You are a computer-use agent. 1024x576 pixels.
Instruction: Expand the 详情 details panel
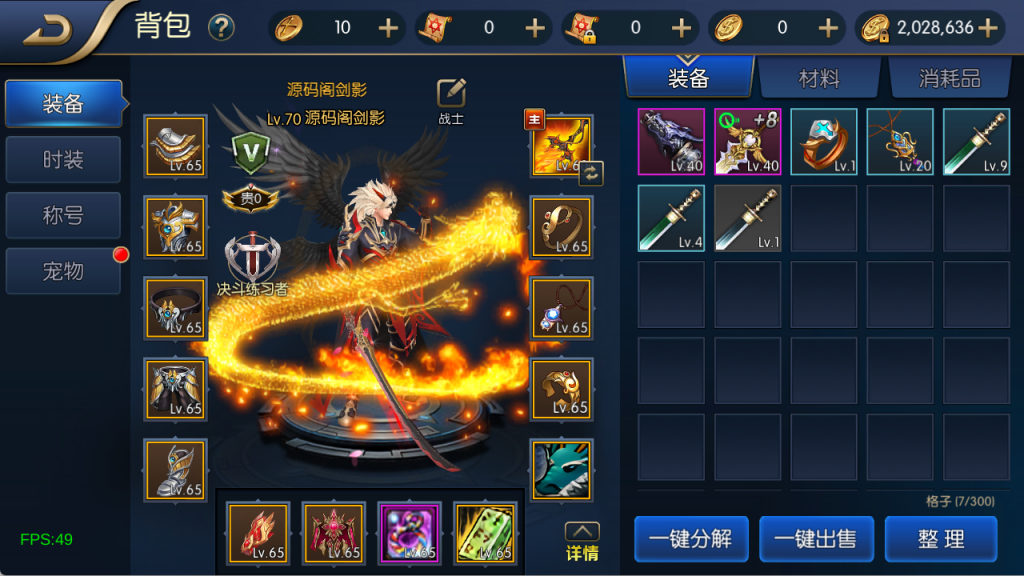(582, 541)
